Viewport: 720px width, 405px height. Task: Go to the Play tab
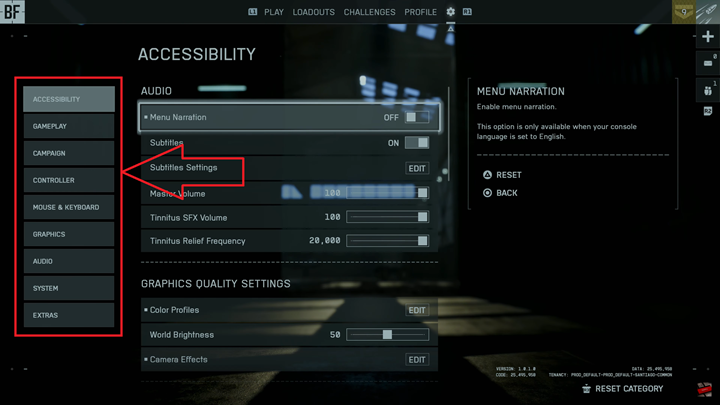pos(273,12)
